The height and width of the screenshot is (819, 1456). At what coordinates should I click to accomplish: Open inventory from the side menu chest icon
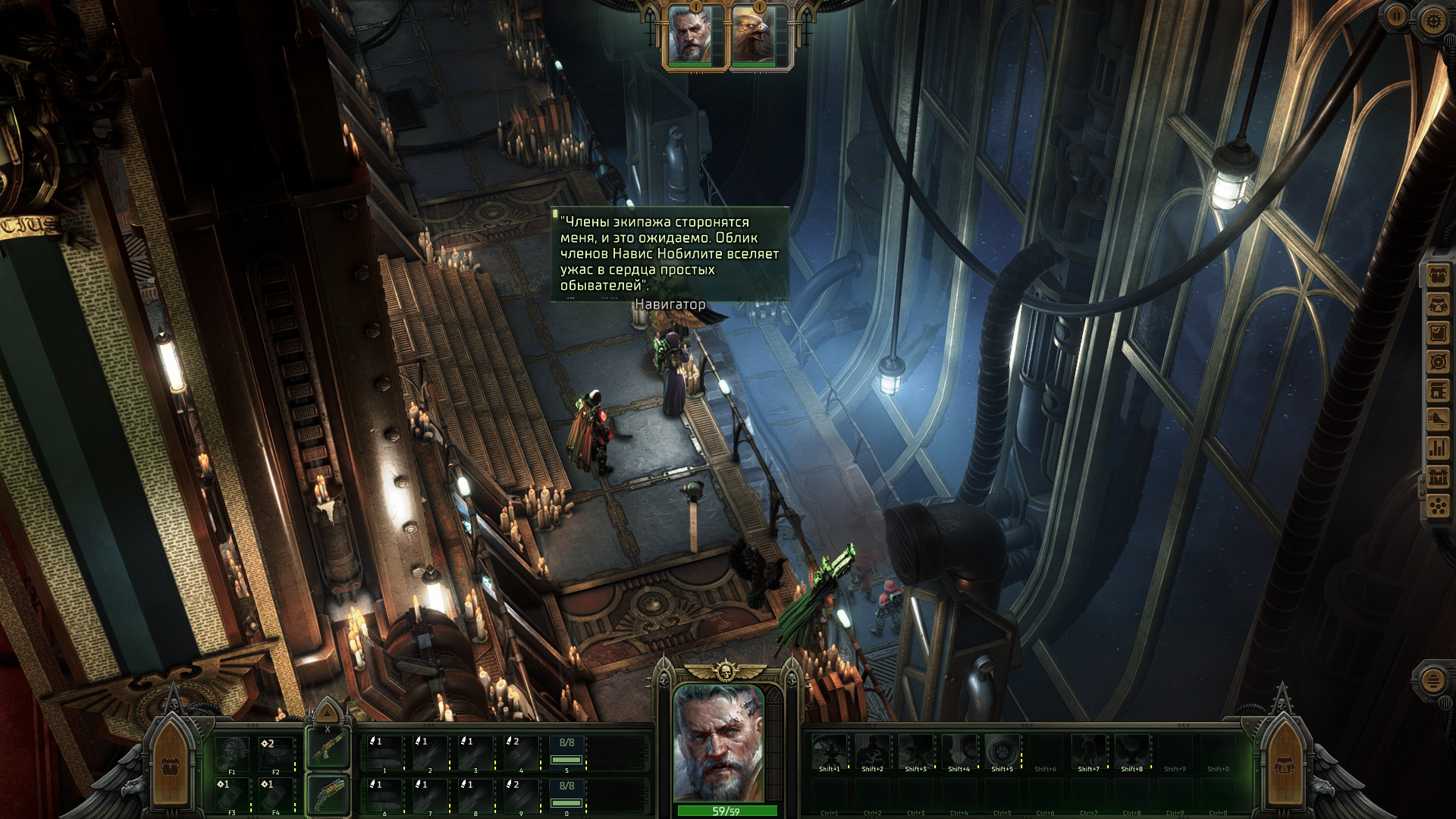1439,275
